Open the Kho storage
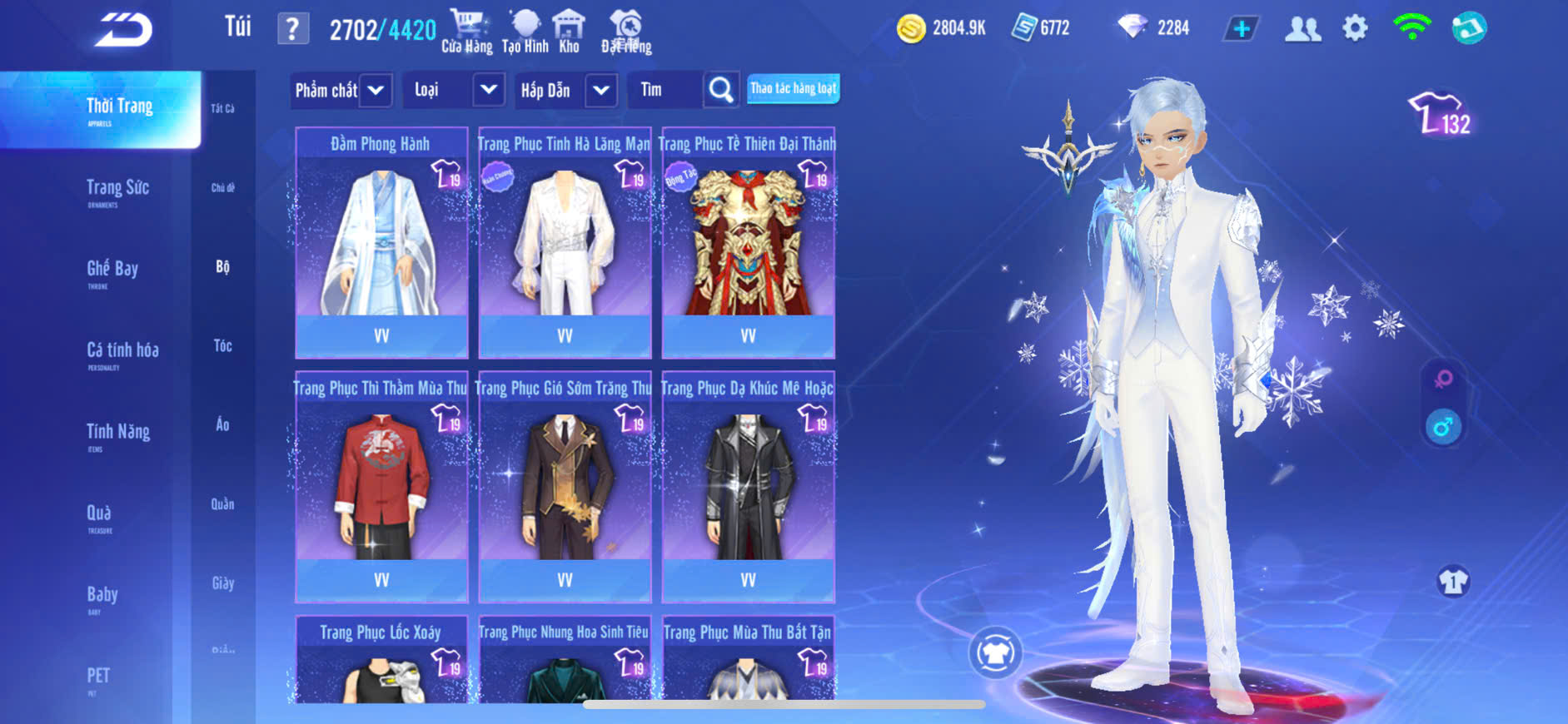This screenshot has height=724, width=1568. (x=569, y=32)
